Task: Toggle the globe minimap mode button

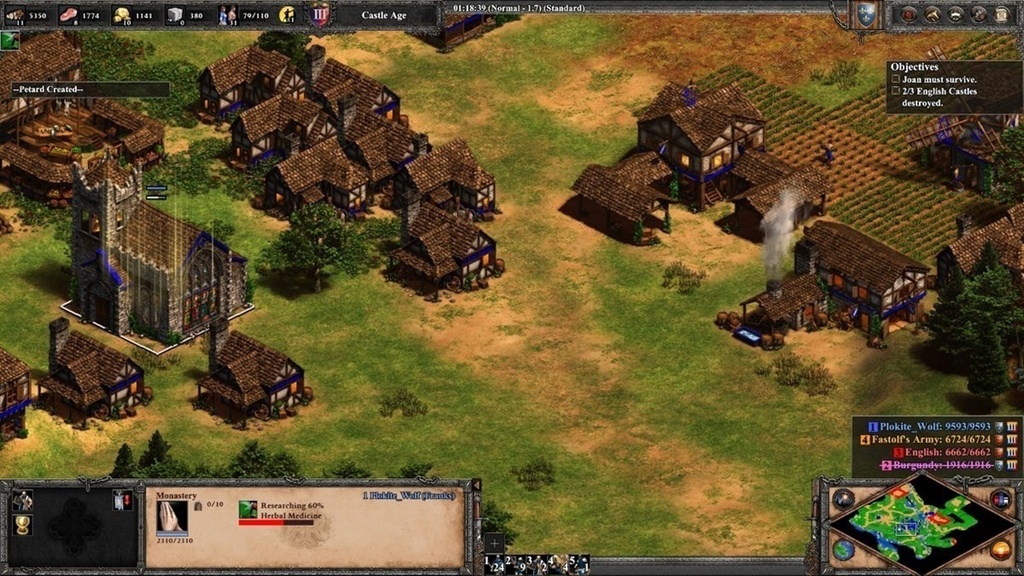Action: tap(842, 551)
